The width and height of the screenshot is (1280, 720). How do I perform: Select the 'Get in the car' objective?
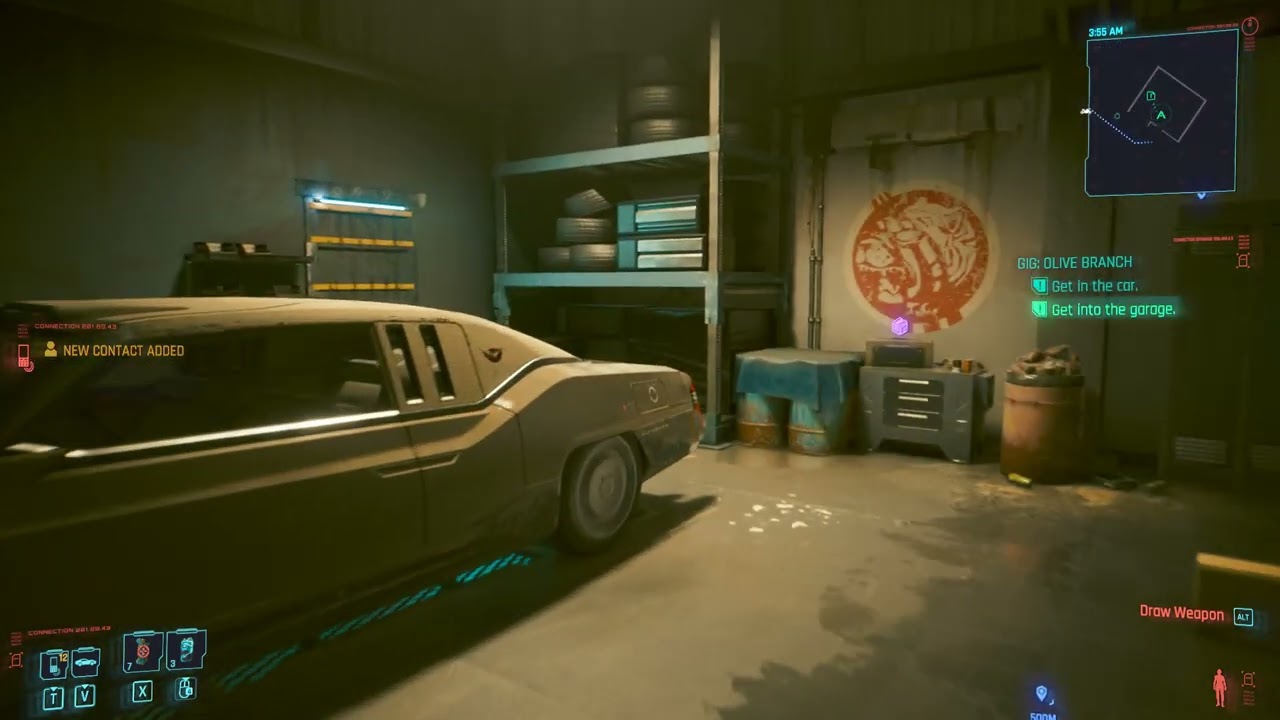tap(1094, 286)
